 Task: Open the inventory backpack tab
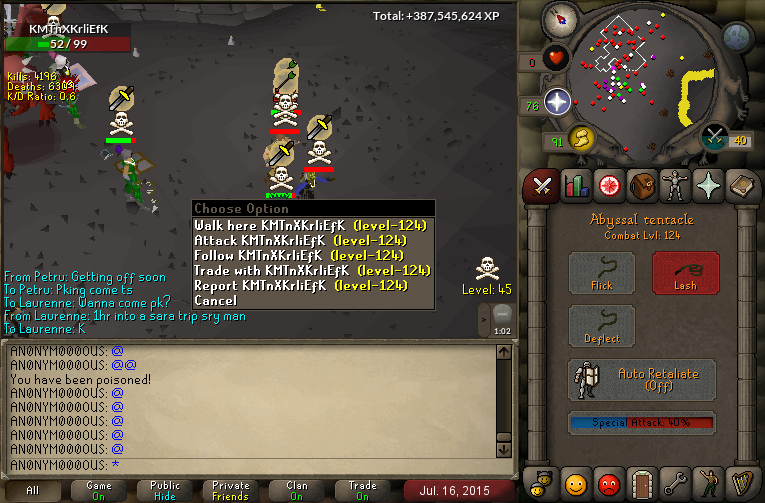click(x=641, y=186)
